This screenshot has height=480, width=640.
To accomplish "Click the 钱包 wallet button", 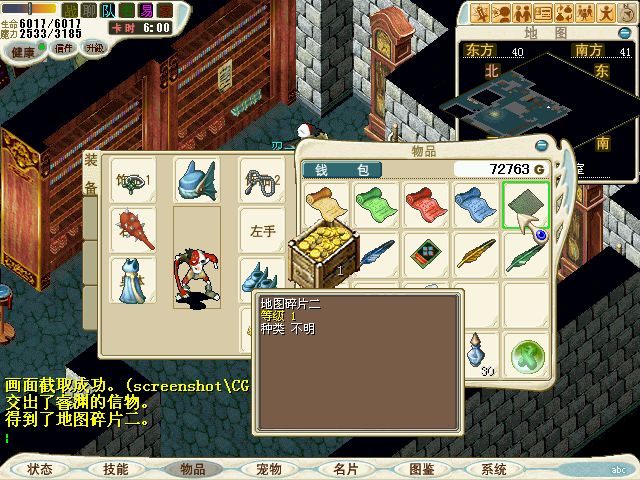I will 329,170.
